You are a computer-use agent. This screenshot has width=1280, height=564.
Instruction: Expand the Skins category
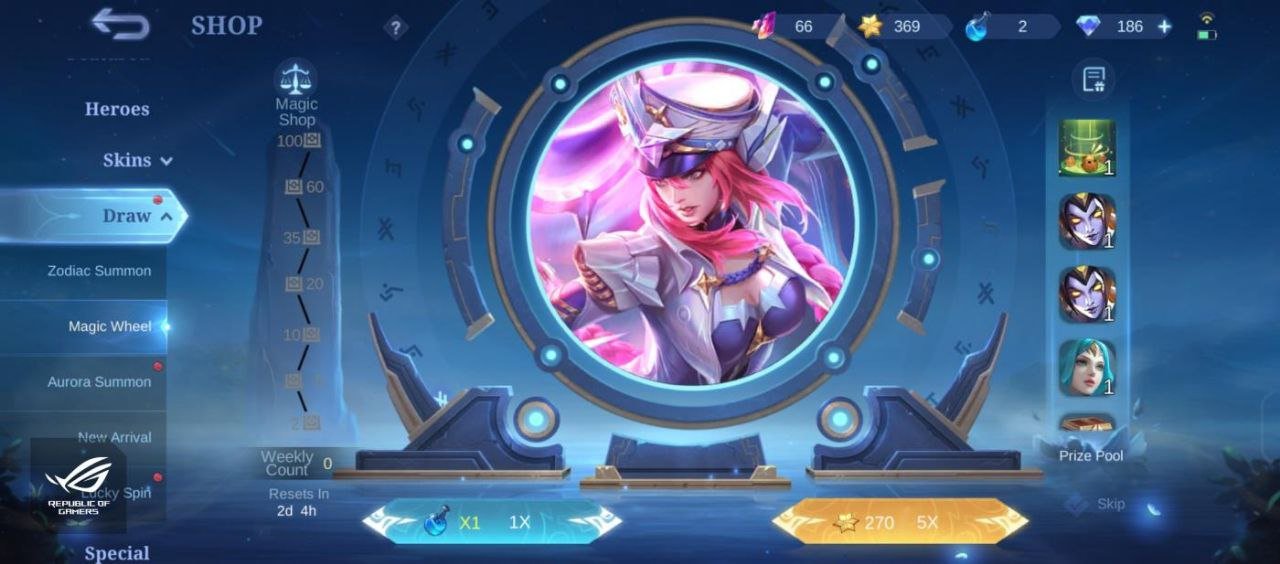137,160
